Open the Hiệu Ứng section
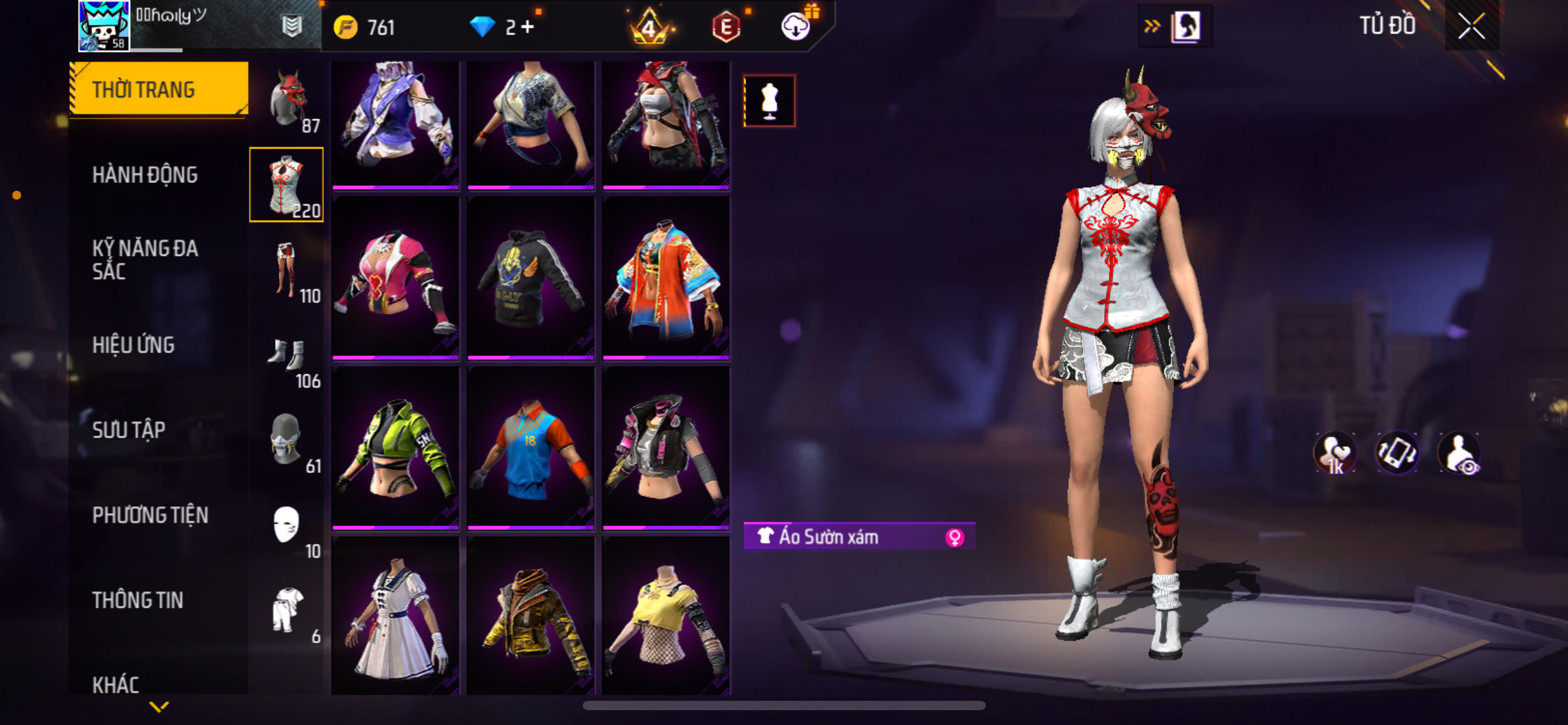Screen dimensions: 1568x725 (133, 345)
